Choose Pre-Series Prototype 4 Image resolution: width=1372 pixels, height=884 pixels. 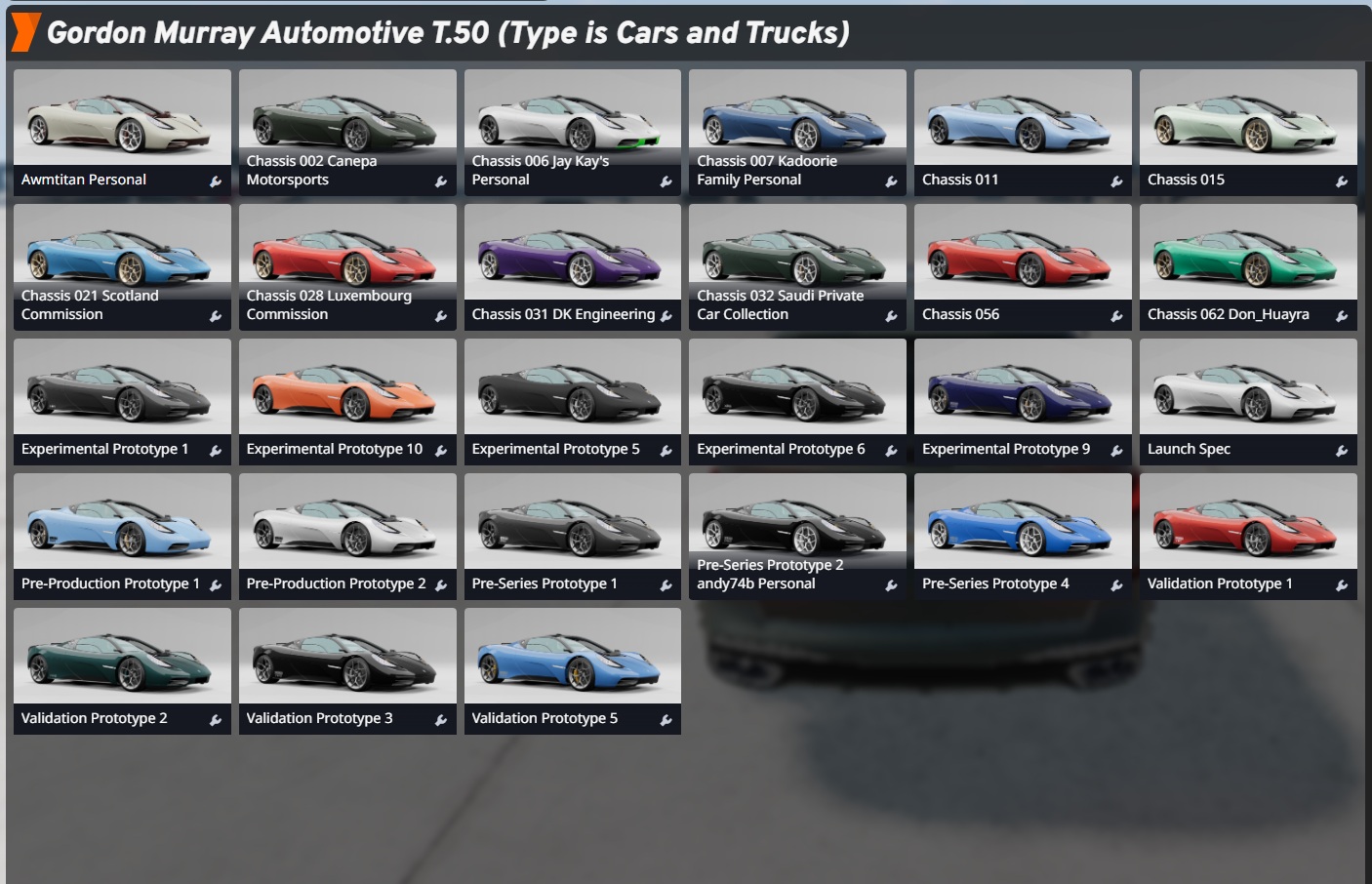(x=1023, y=536)
